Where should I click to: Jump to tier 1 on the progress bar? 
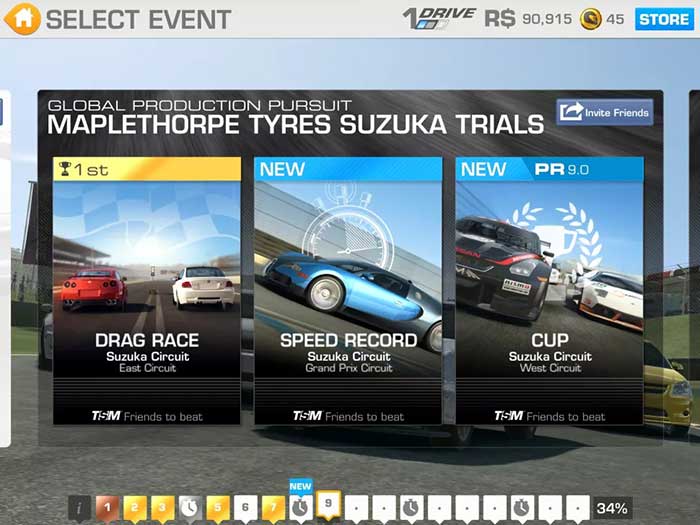tap(108, 508)
